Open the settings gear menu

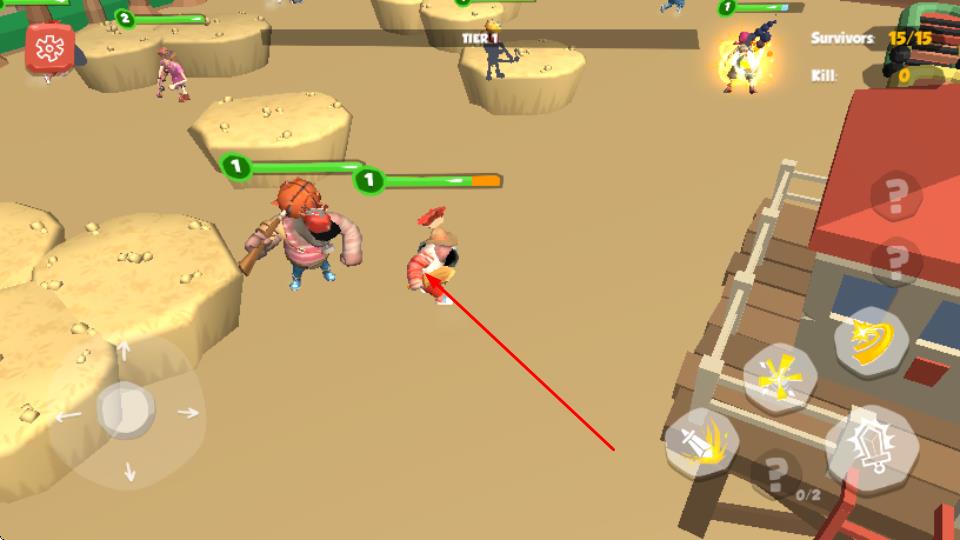pos(49,47)
